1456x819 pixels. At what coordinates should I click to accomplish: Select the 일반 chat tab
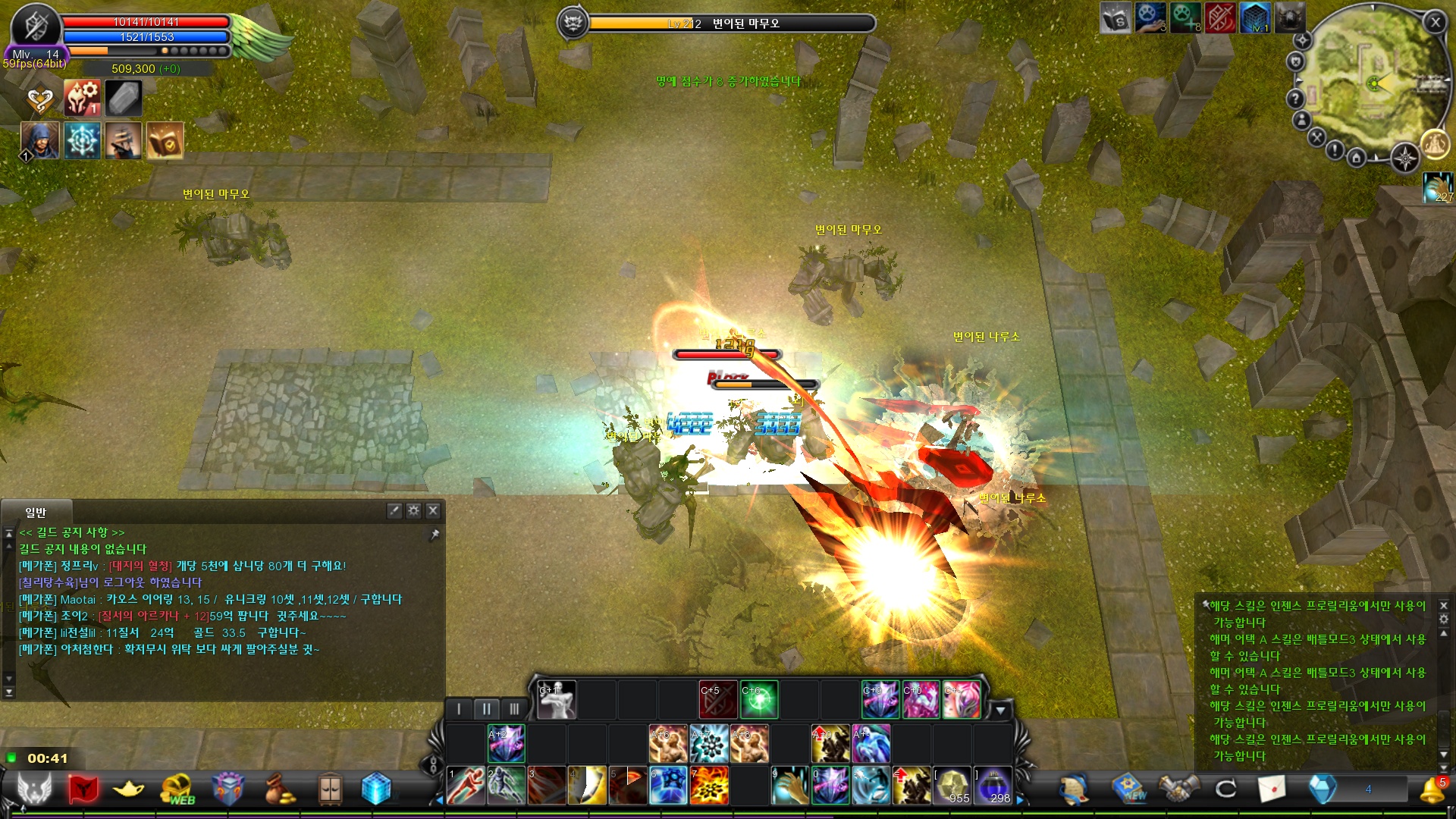point(36,513)
